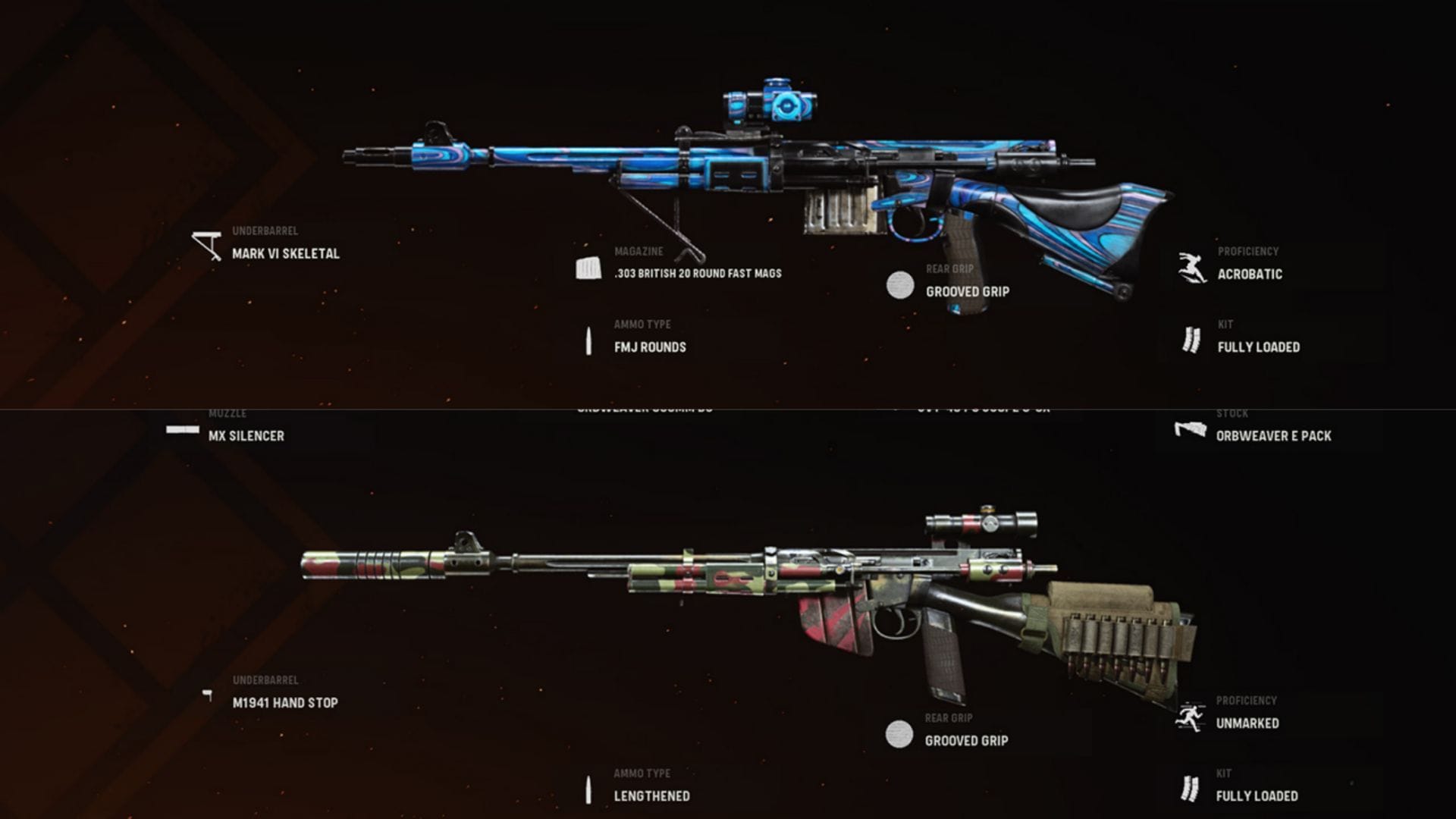Click the bottom Fully Loaded kit icon
This screenshot has height=819, width=1456.
pyautogui.click(x=1189, y=786)
